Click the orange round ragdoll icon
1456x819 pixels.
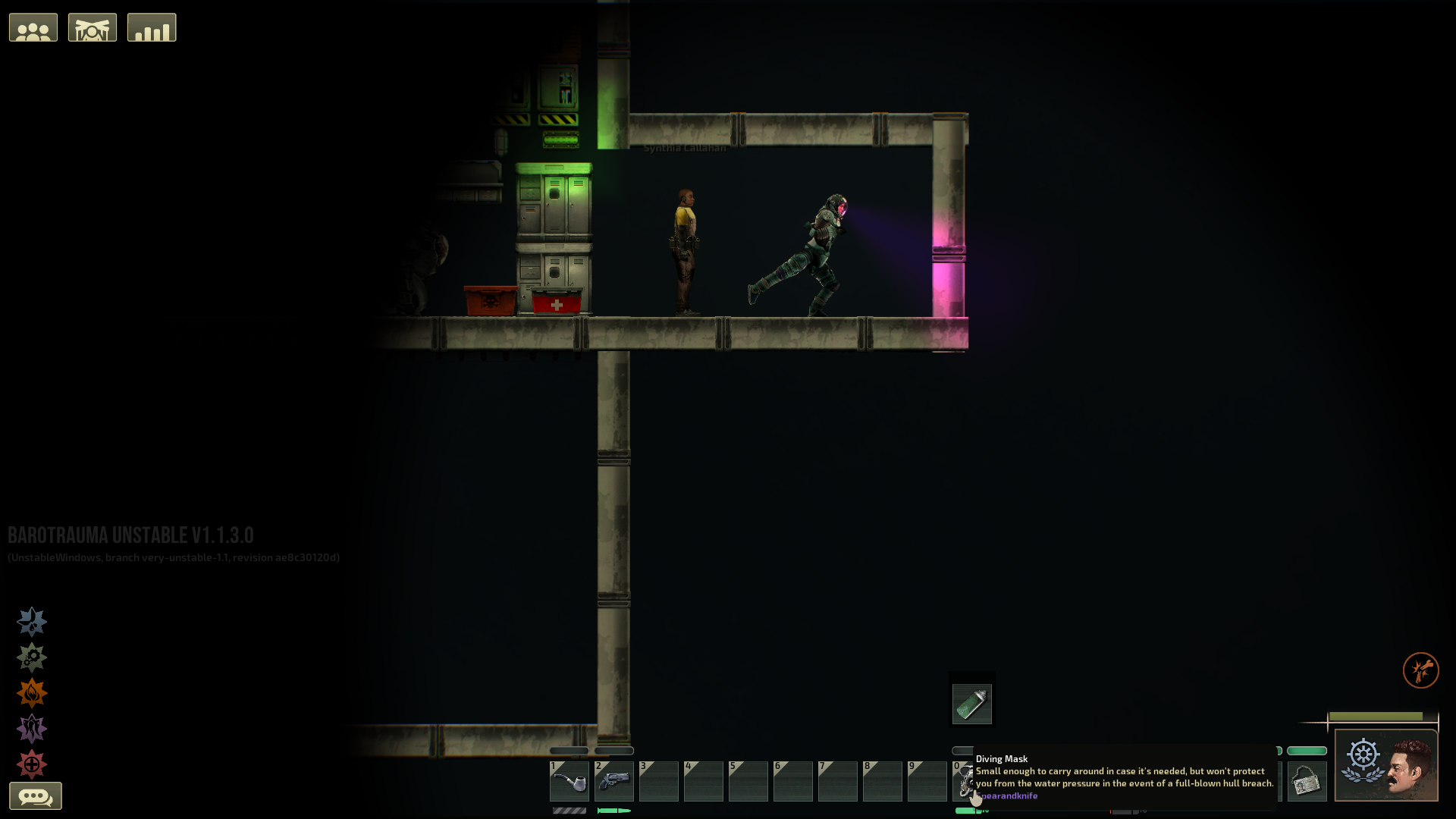pos(1420,670)
